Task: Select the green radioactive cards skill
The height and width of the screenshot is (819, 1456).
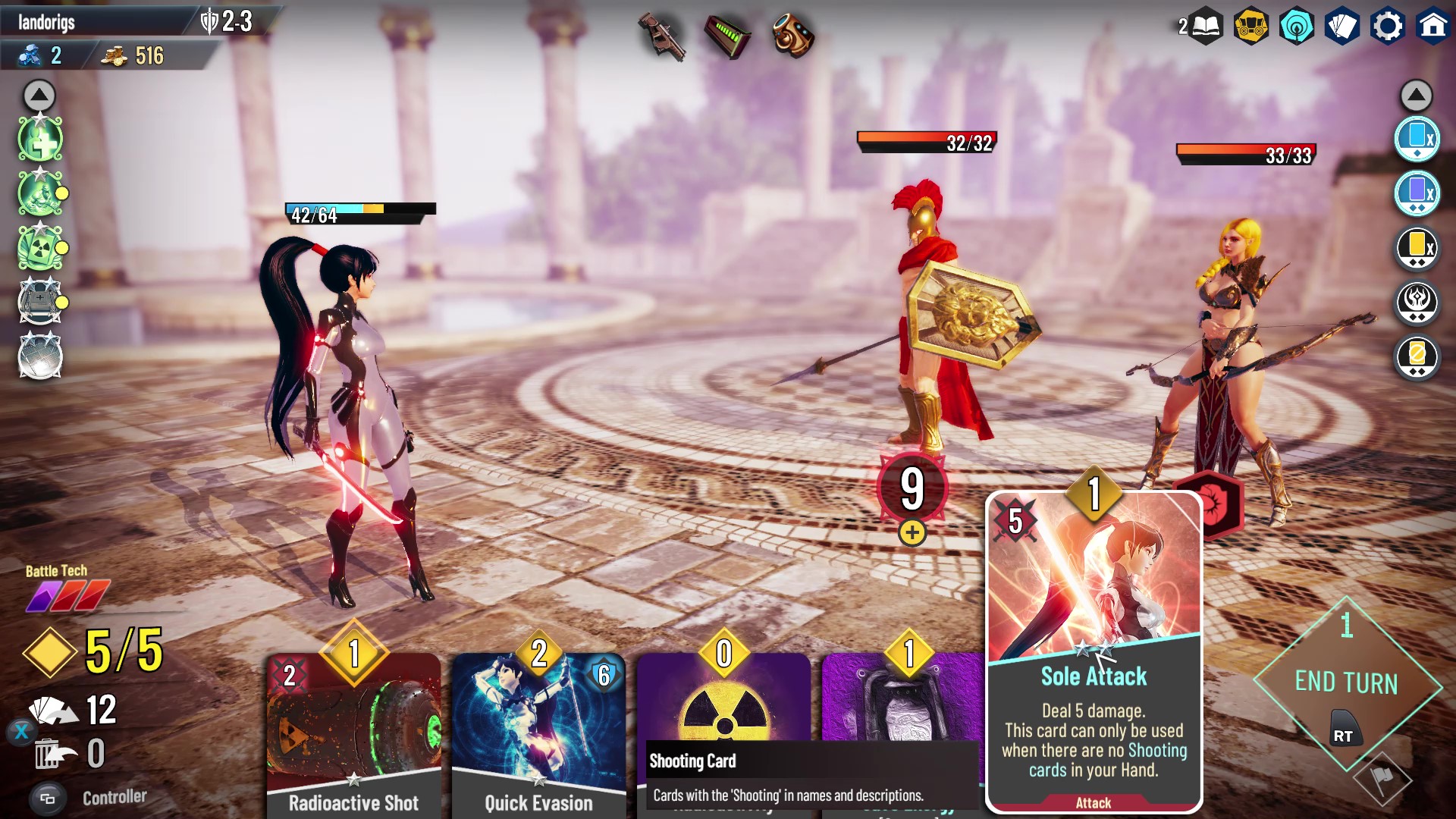Action: click(40, 248)
